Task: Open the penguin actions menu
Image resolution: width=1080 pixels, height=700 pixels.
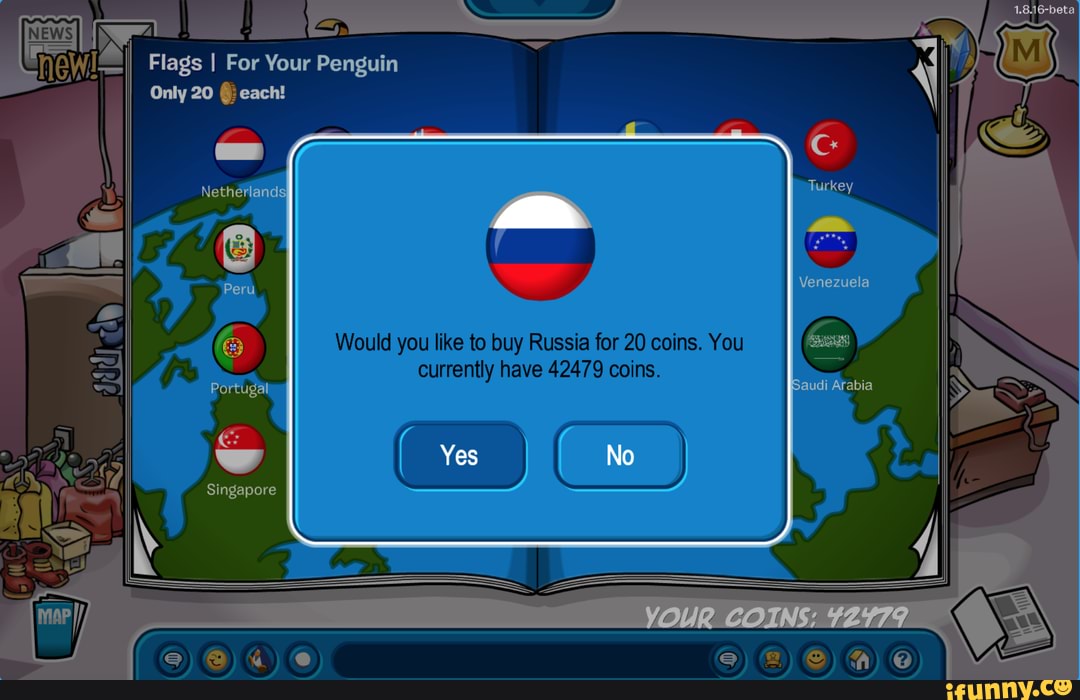Action: click(260, 660)
